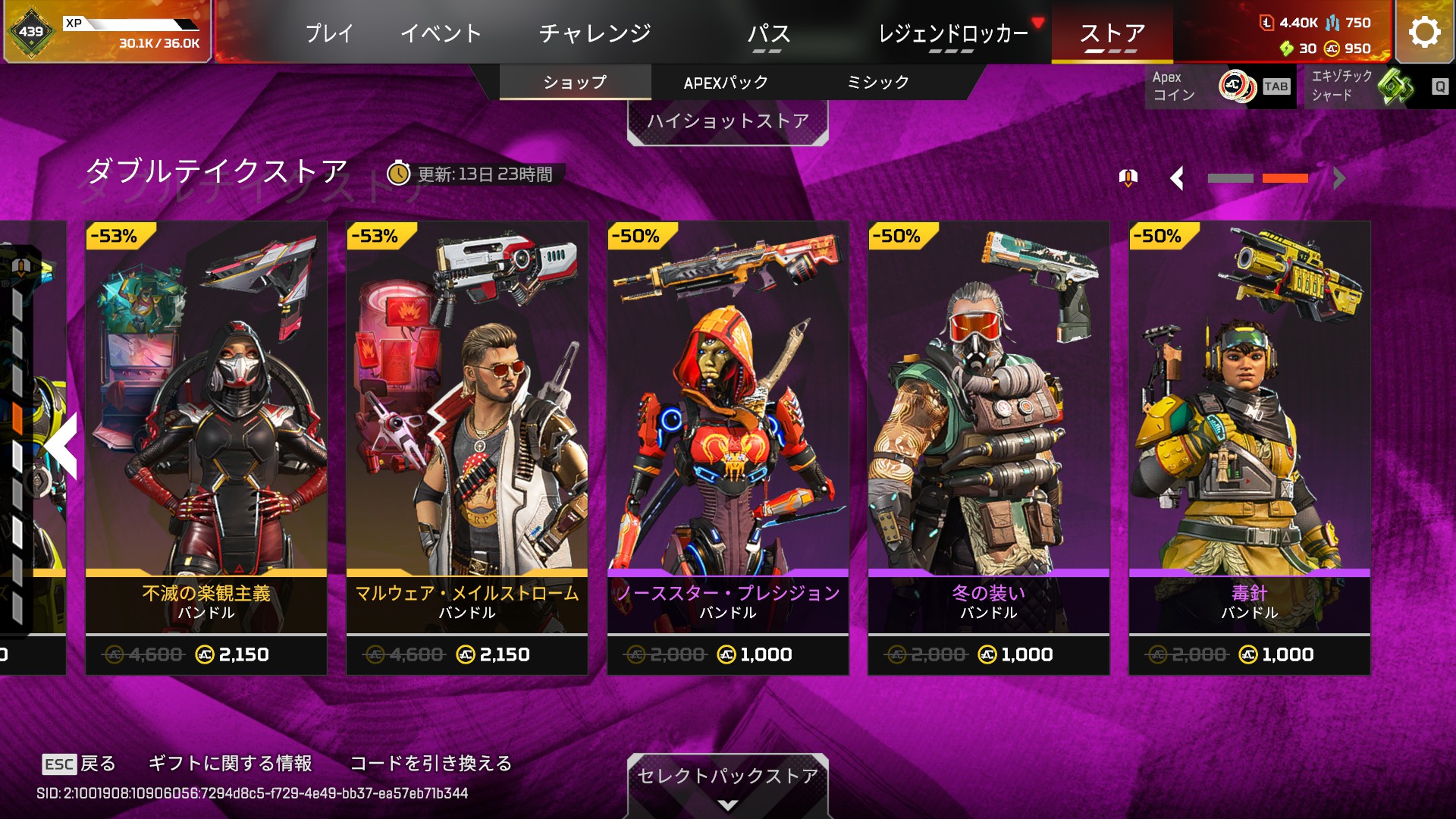Go to the チャレンジ tab
The image size is (1456, 819).
click(595, 33)
